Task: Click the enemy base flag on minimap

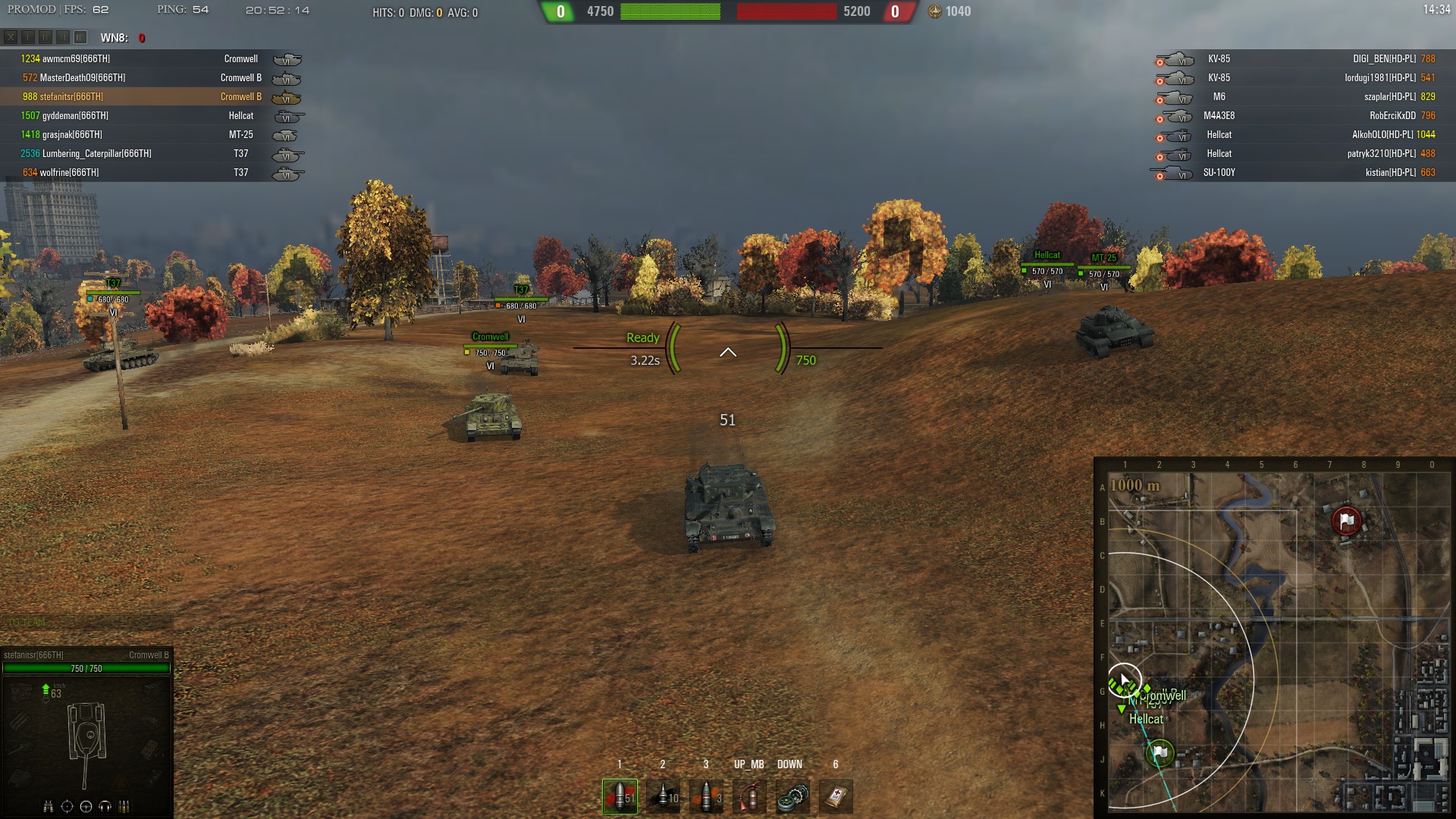Action: 1347,521
